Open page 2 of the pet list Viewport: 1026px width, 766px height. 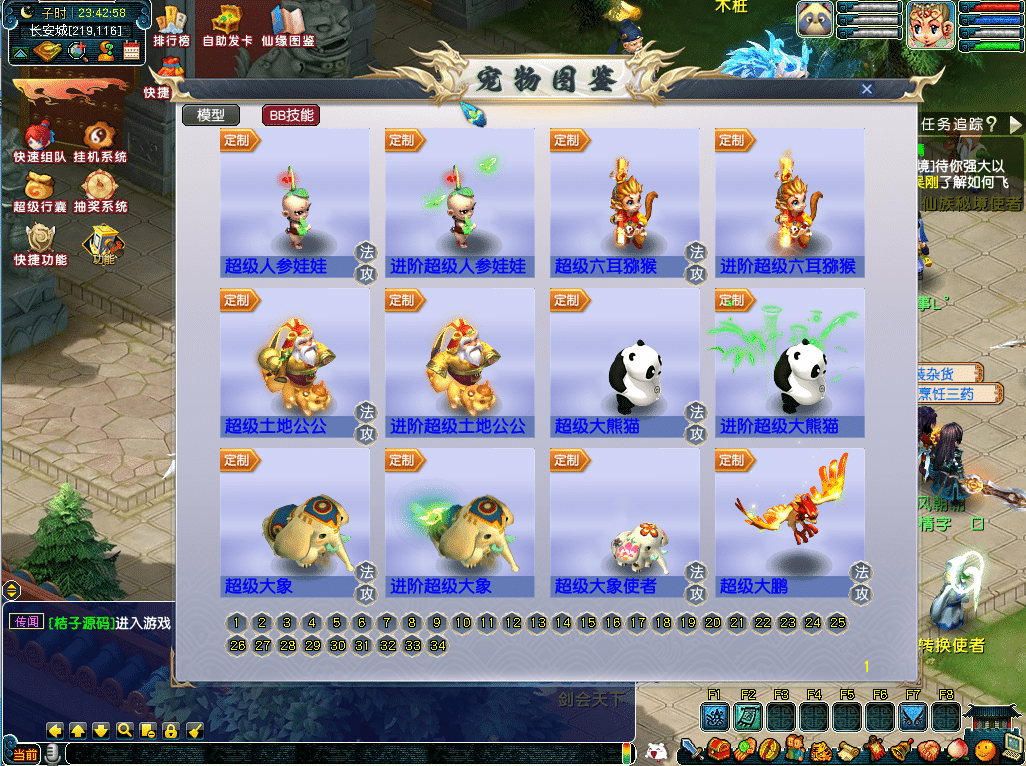pos(262,623)
